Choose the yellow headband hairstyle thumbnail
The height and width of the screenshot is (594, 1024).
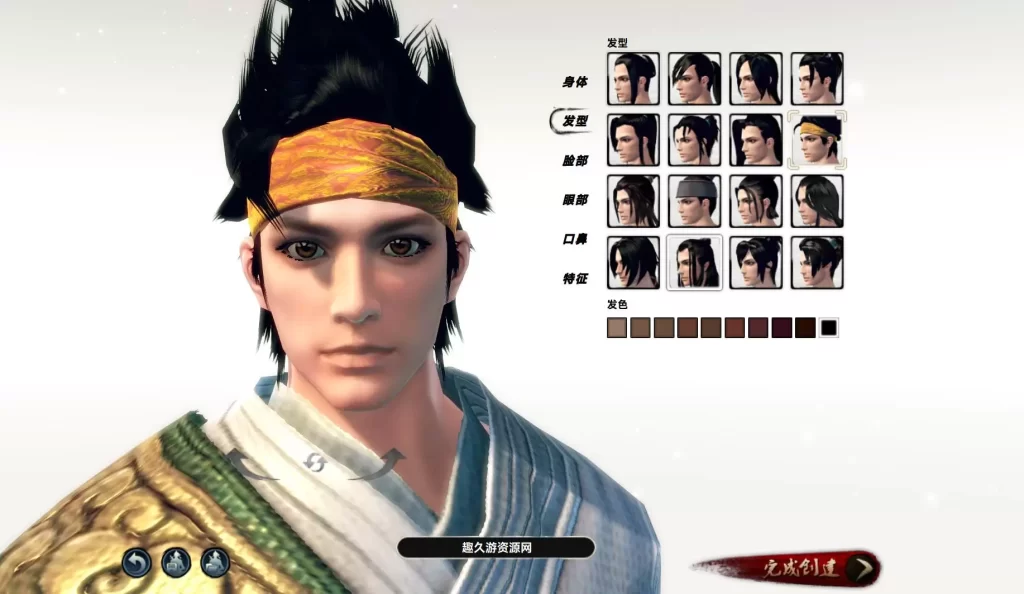[817, 140]
